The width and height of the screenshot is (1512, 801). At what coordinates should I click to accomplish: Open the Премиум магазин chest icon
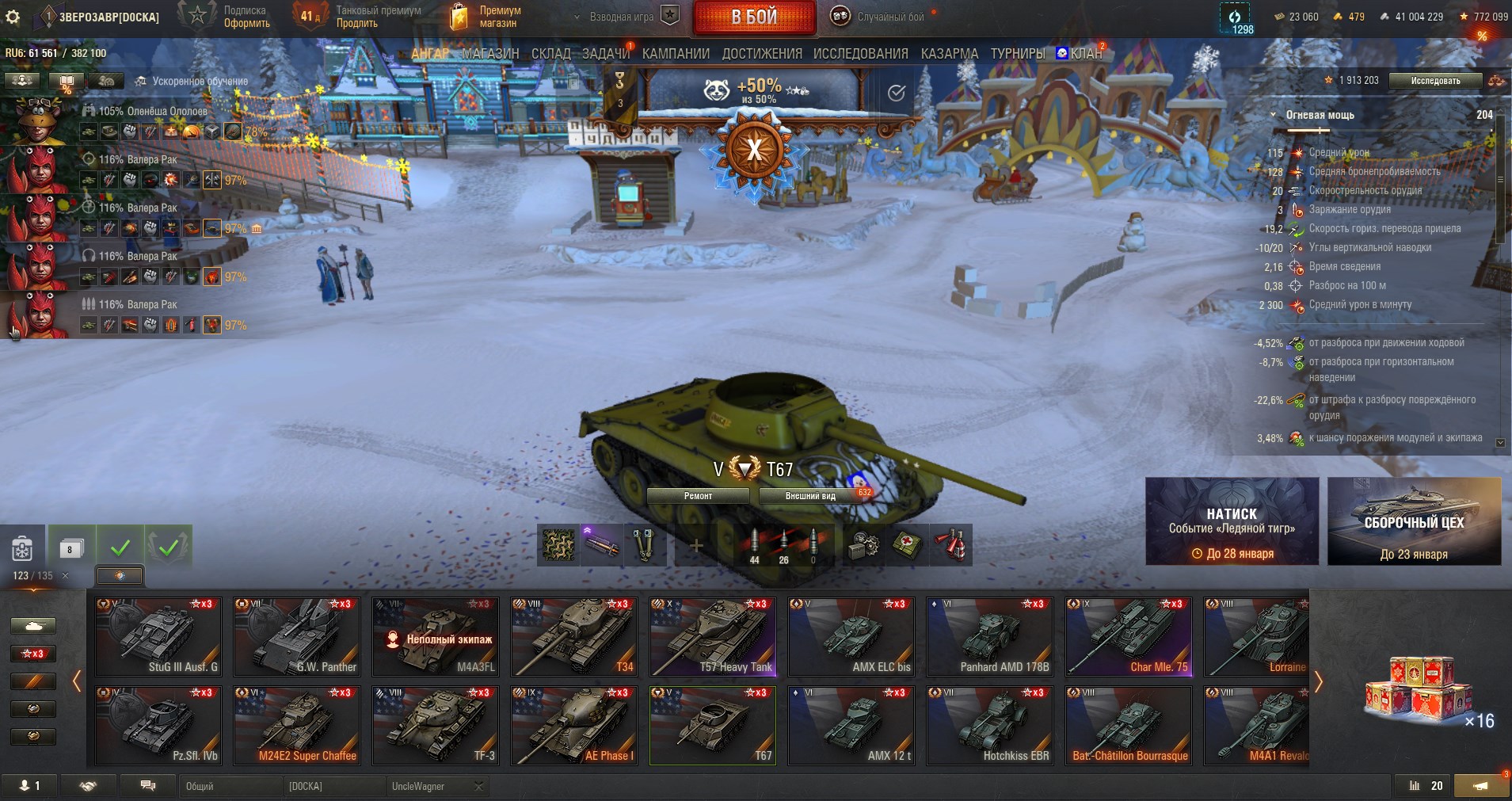(x=459, y=16)
